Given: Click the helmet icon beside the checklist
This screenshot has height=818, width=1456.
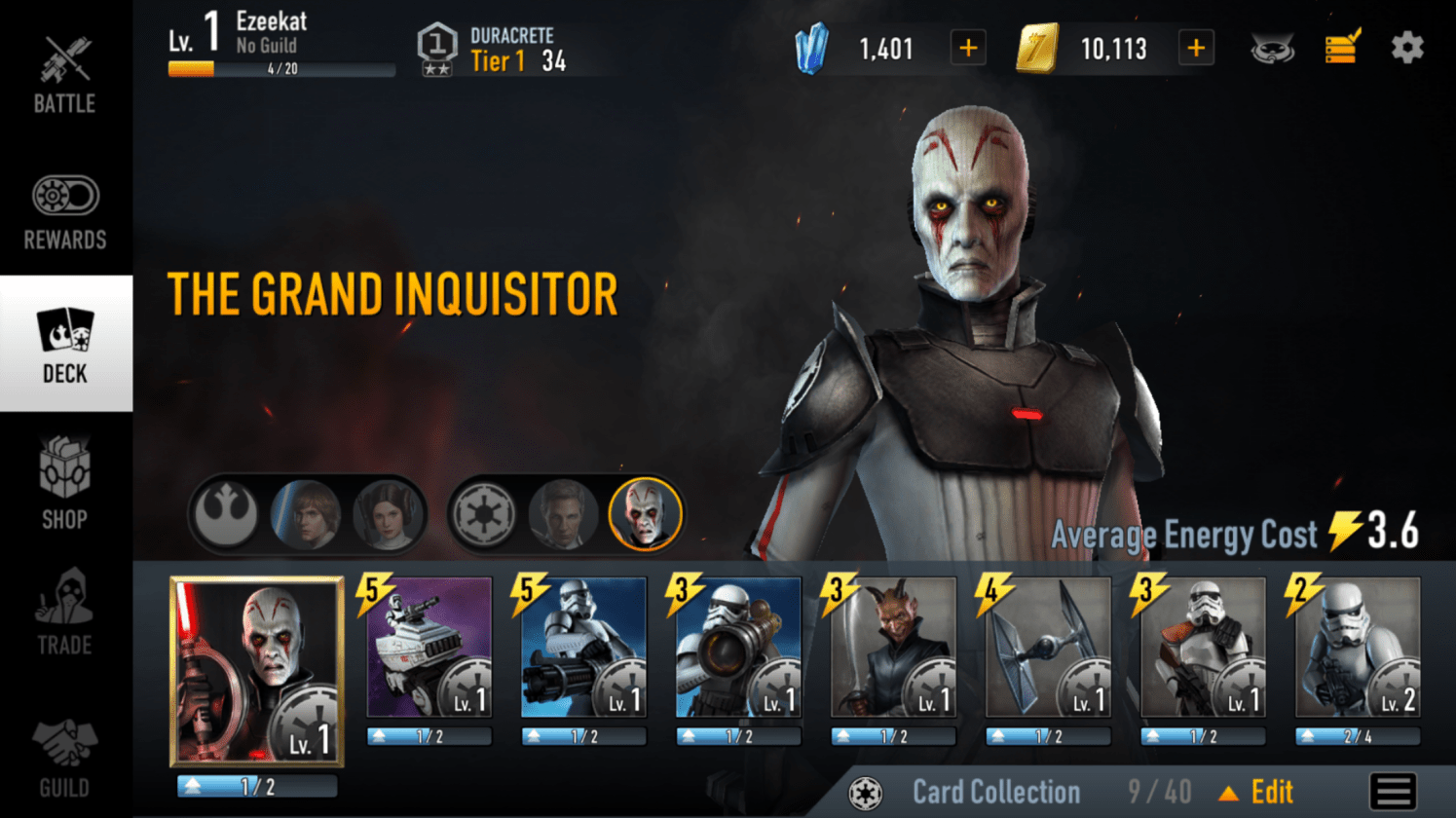Looking at the screenshot, I should coord(1273,48).
